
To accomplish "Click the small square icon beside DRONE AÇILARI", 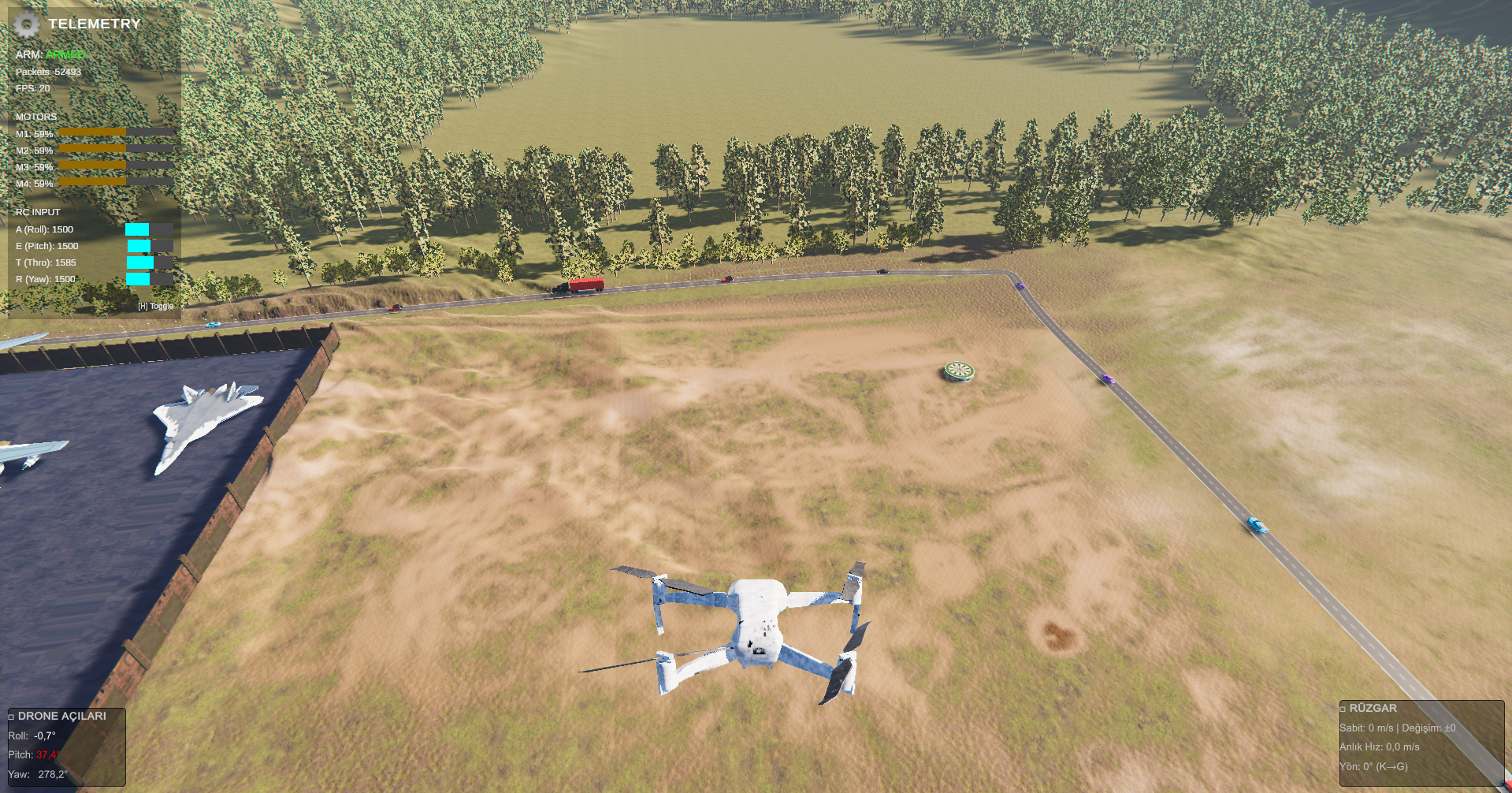I will pos(11,717).
